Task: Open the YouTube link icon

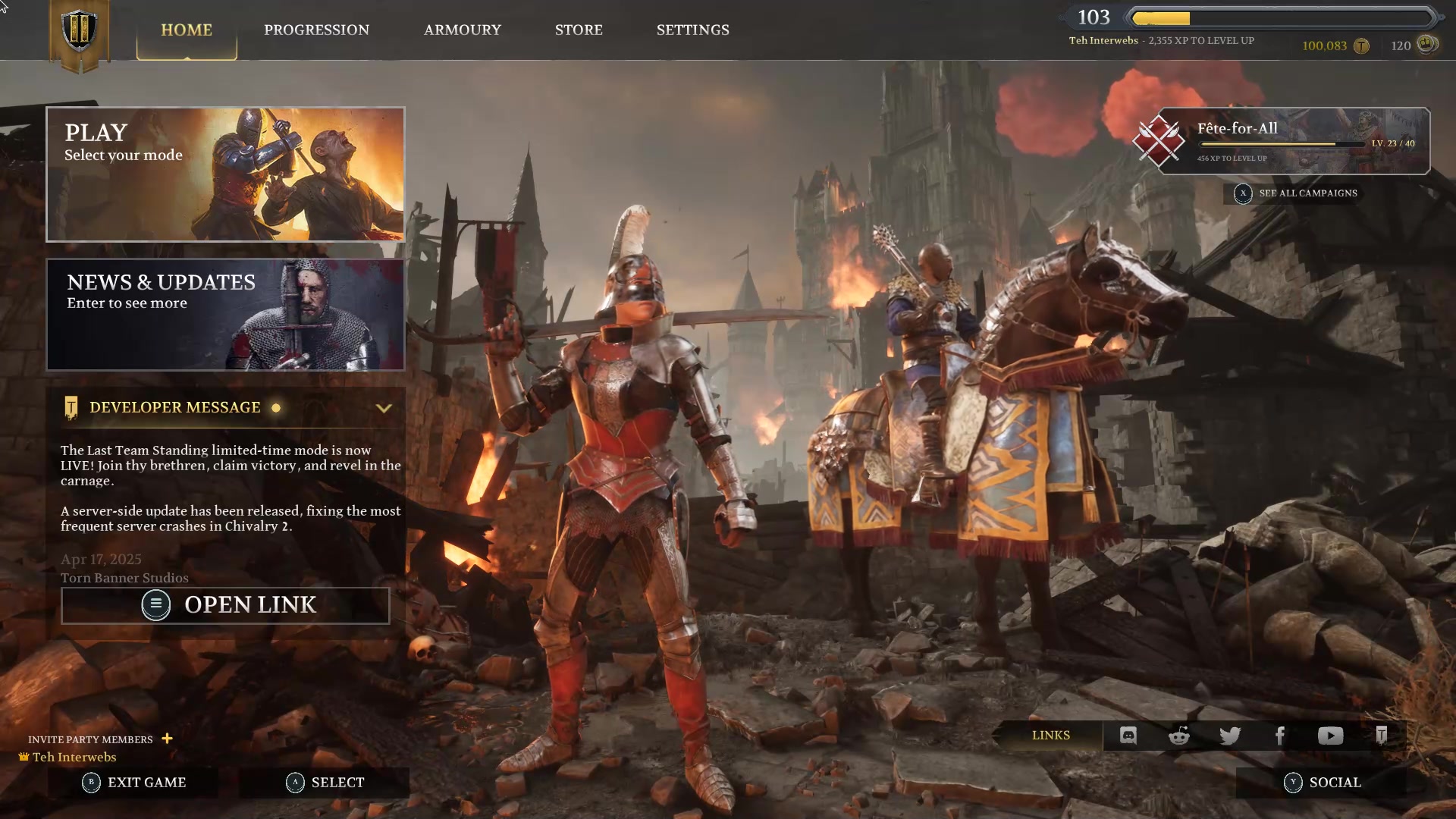Action: (1331, 735)
